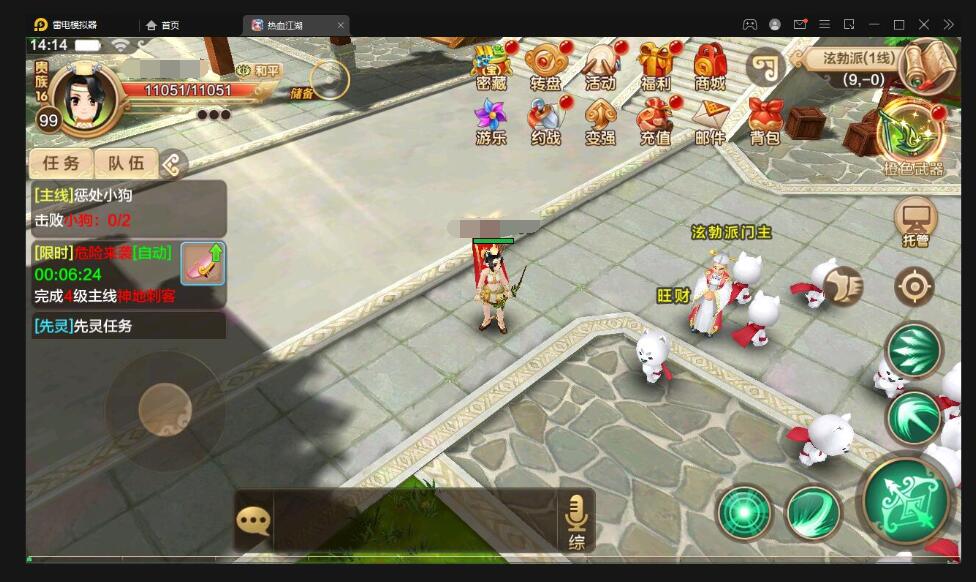Viewport: 976px width, 582px height.
Task: Toggle 托管 auto-play mode
Action: click(x=915, y=220)
